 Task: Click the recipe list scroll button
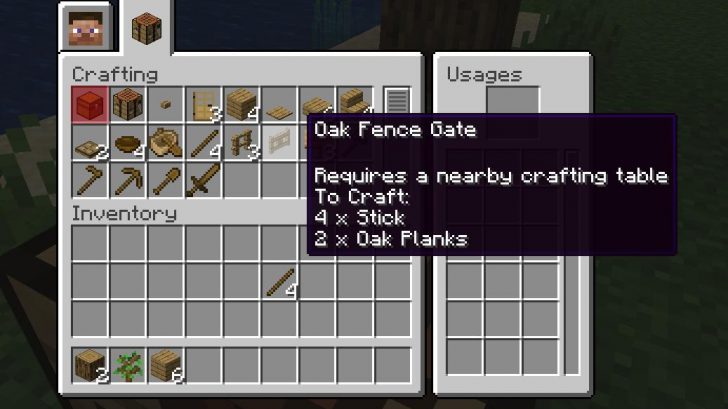point(397,104)
